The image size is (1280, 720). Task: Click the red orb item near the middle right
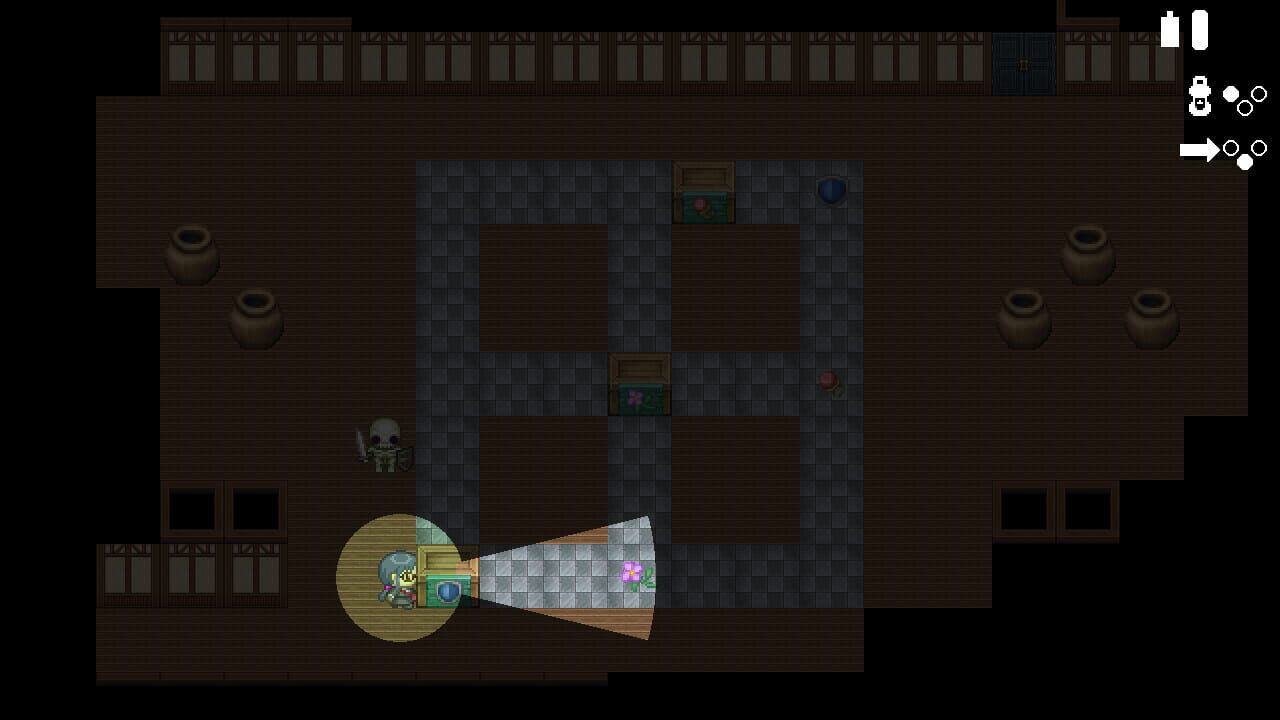pyautogui.click(x=828, y=381)
